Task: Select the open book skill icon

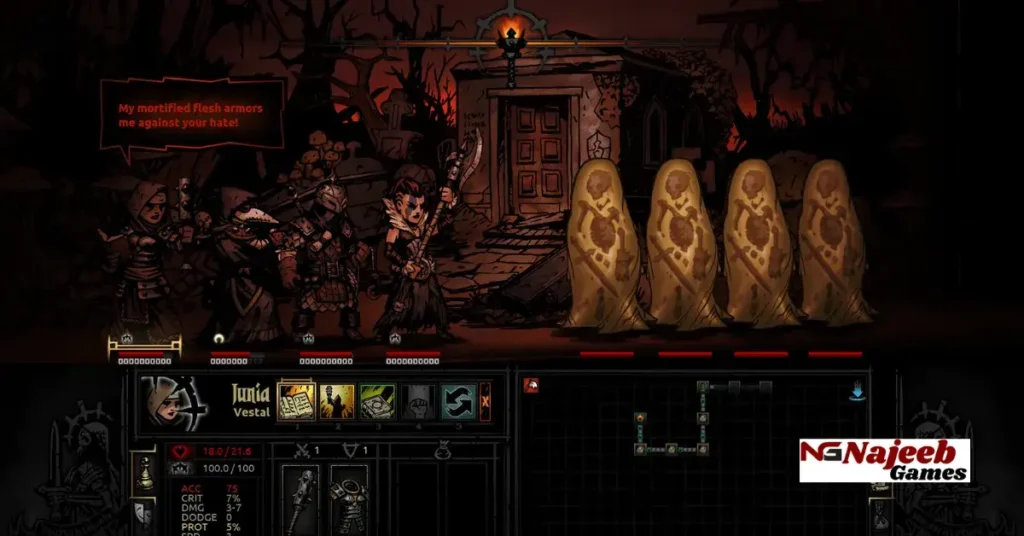Action: [x=296, y=401]
